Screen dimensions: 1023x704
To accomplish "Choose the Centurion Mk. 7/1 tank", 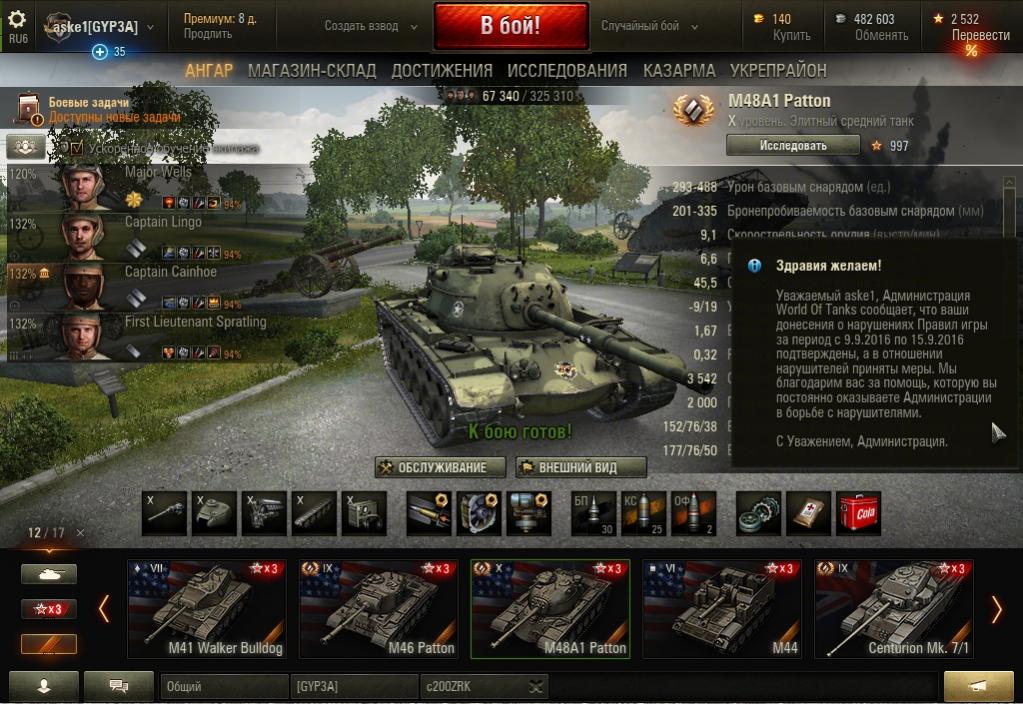I will click(x=894, y=609).
